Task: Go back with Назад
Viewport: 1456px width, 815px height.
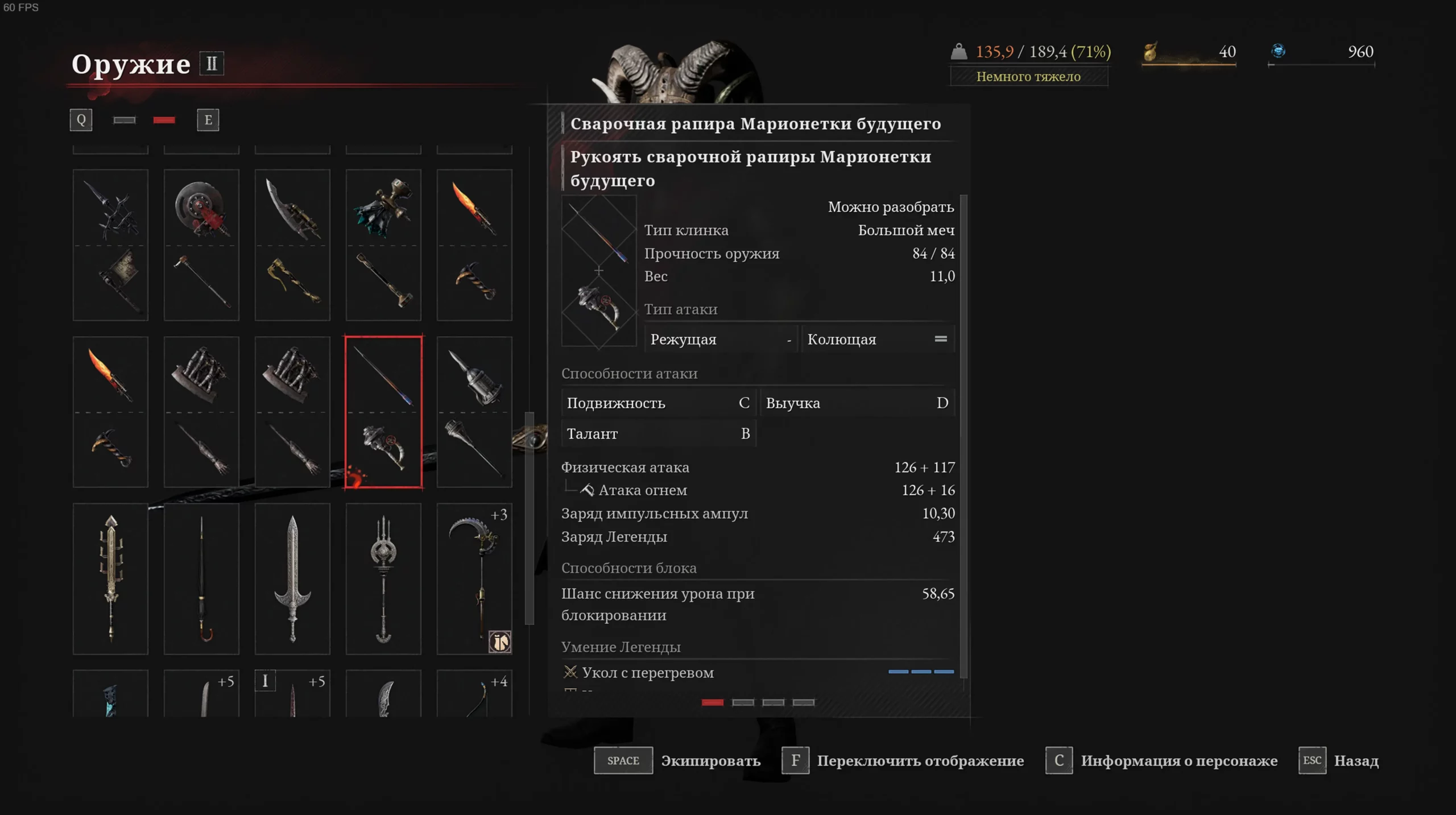Action: (x=1312, y=760)
